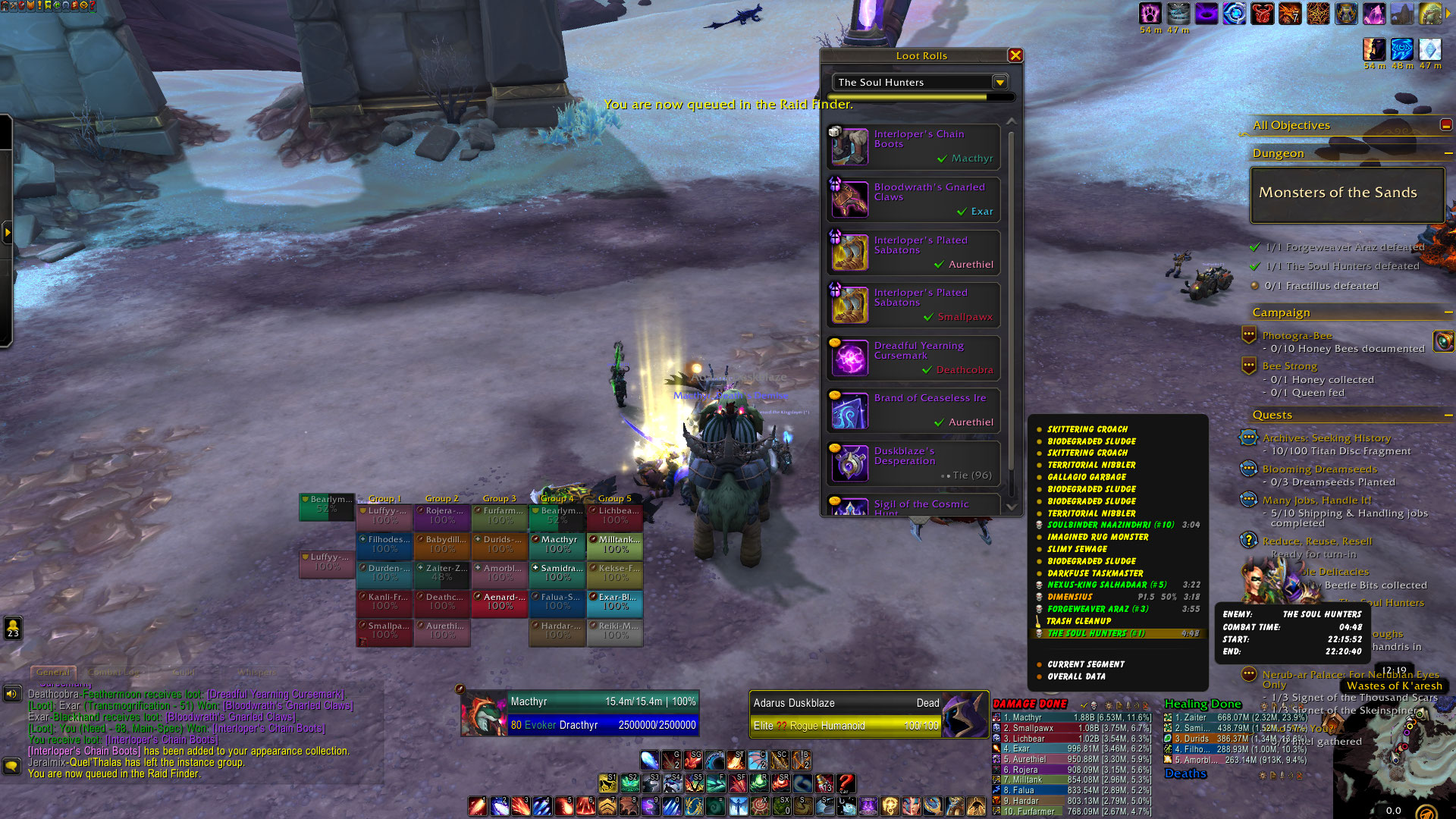
Task: Select Duskblaze's Desperation loot entry
Action: click(914, 463)
